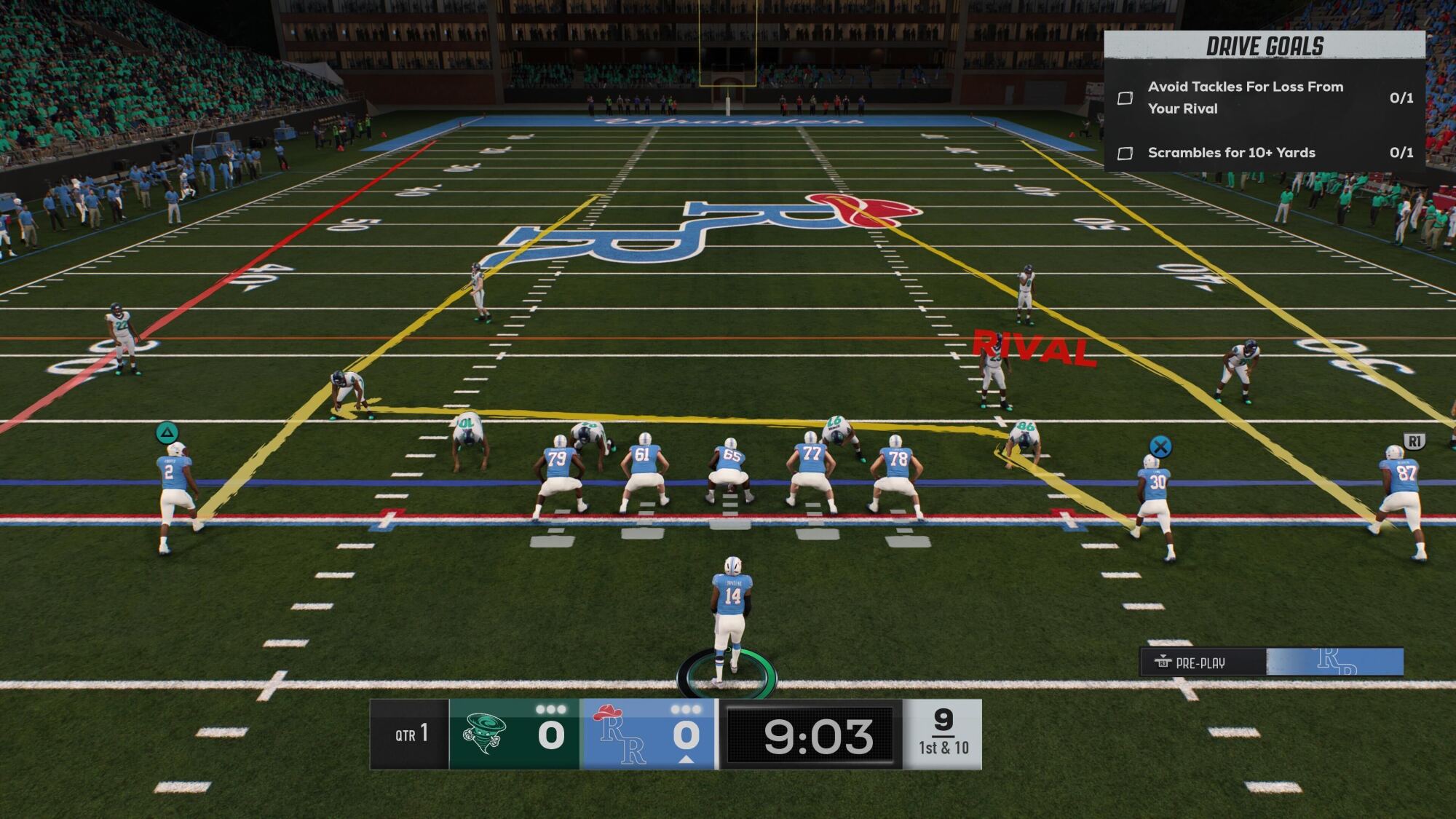1456x819 pixels.
Task: Select the Scrambles for 10+ Yards goal
Action: click(1231, 153)
